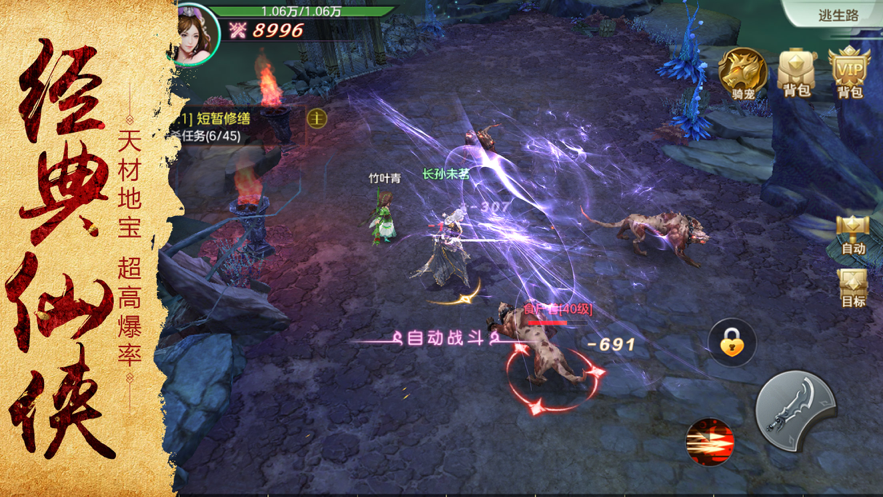Open the 背包 bag next to 骑宠
883x497 pixels.
point(797,72)
